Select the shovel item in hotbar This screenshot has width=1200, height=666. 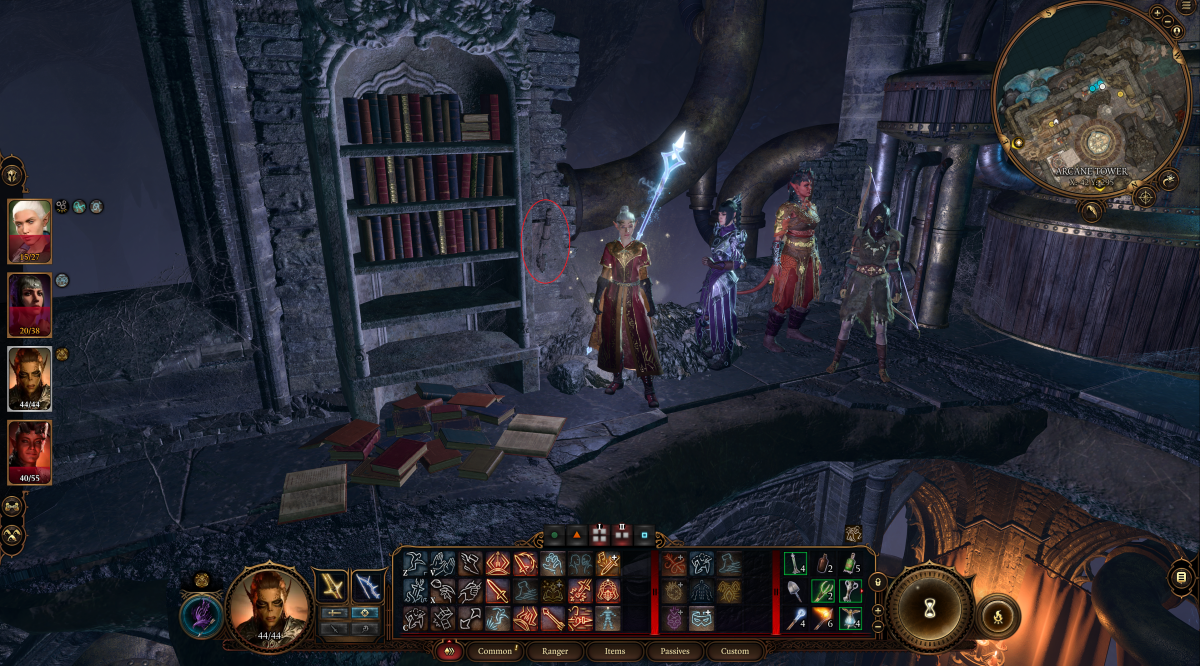click(795, 591)
